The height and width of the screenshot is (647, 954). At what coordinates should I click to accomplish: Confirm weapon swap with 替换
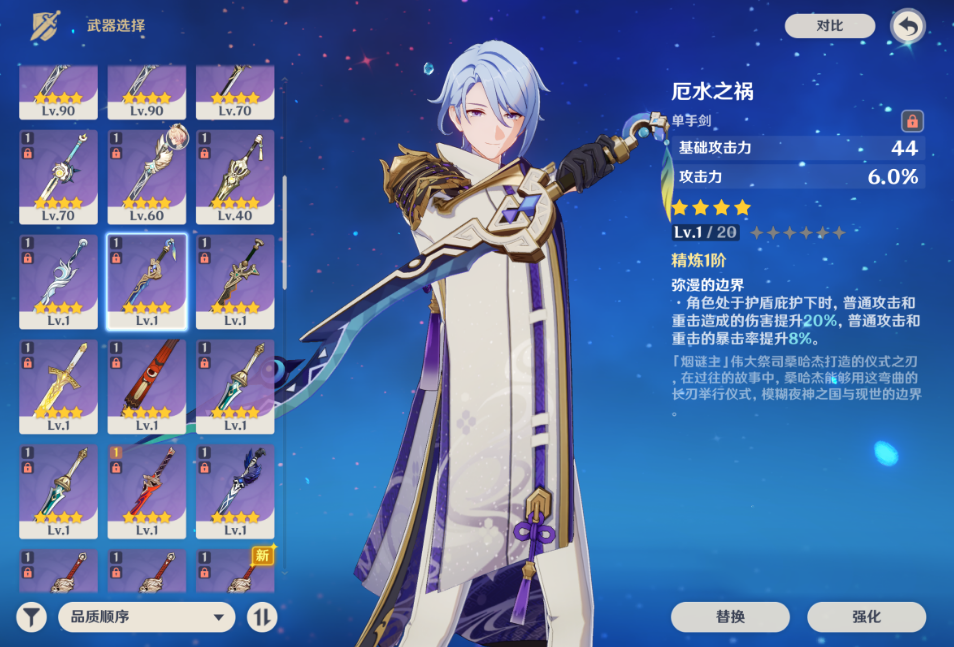[x=730, y=617]
